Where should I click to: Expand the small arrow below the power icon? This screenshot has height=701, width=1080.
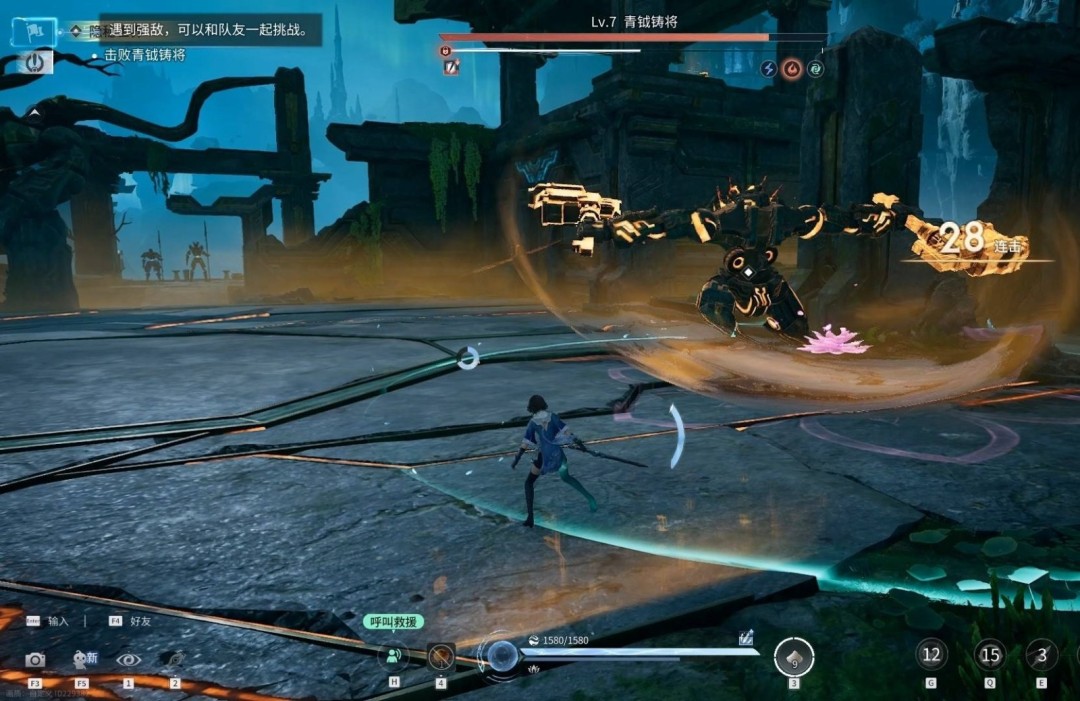[x=33, y=113]
